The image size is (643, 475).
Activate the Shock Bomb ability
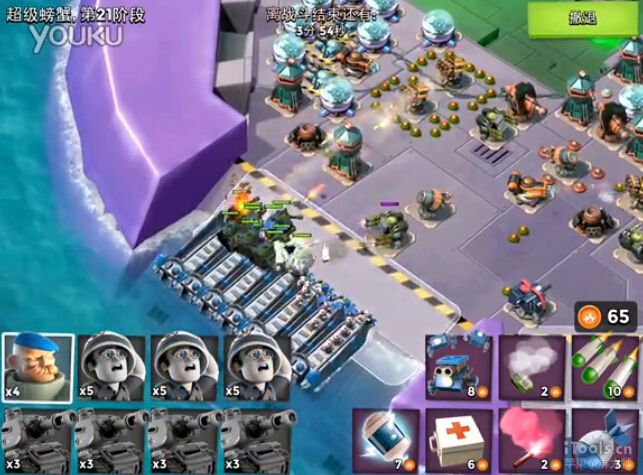pyautogui.click(x=387, y=440)
